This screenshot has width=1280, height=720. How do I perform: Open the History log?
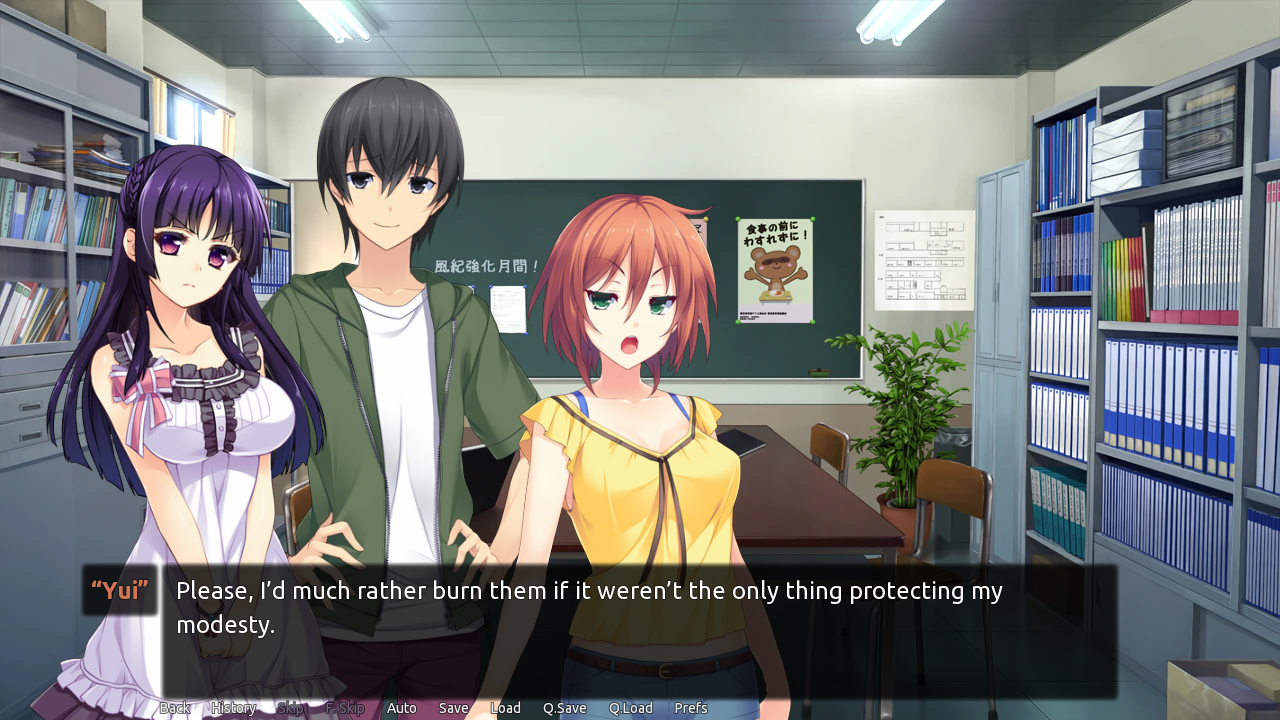coord(232,707)
